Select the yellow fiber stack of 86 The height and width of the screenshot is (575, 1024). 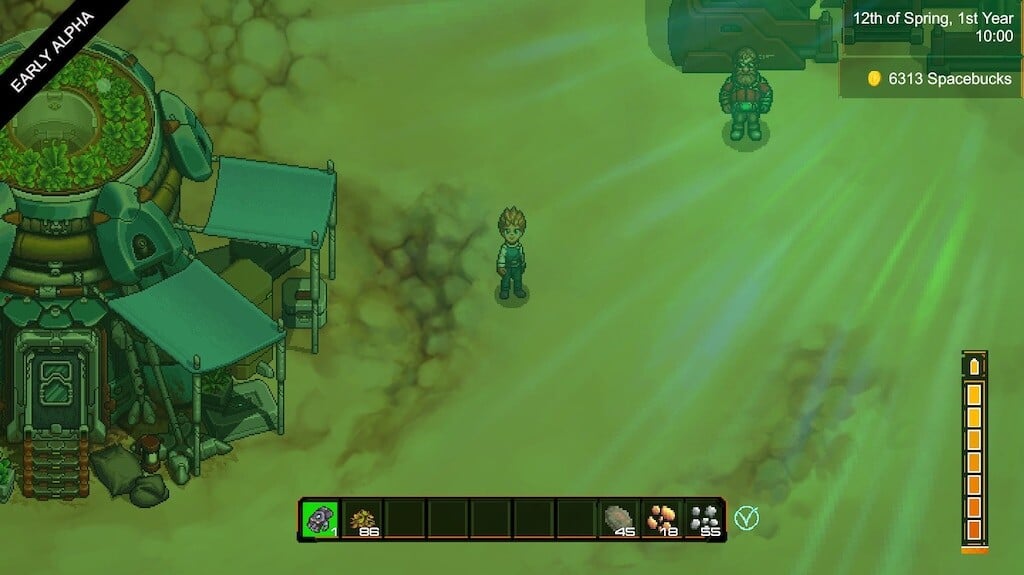pos(363,519)
